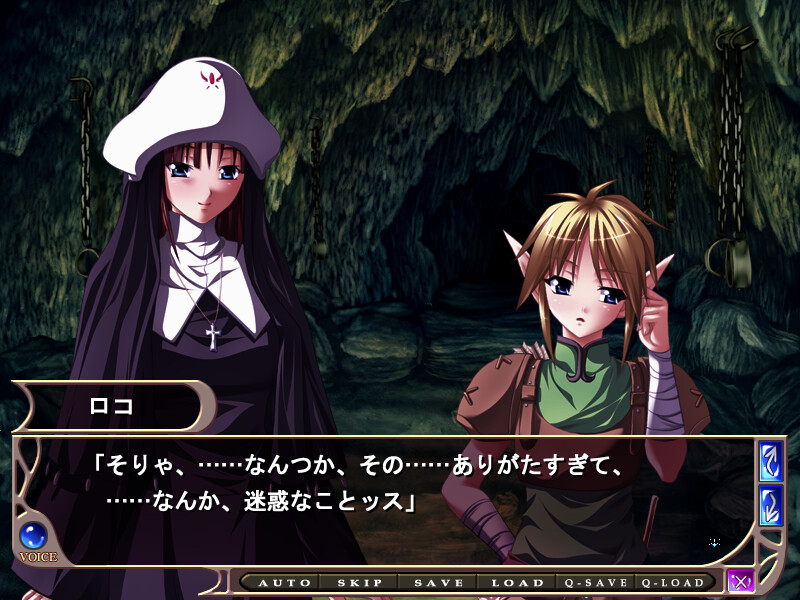Viewport: 800px width, 600px height.
Task: Click the lower blue curved-arrow button
Action: 770,506
